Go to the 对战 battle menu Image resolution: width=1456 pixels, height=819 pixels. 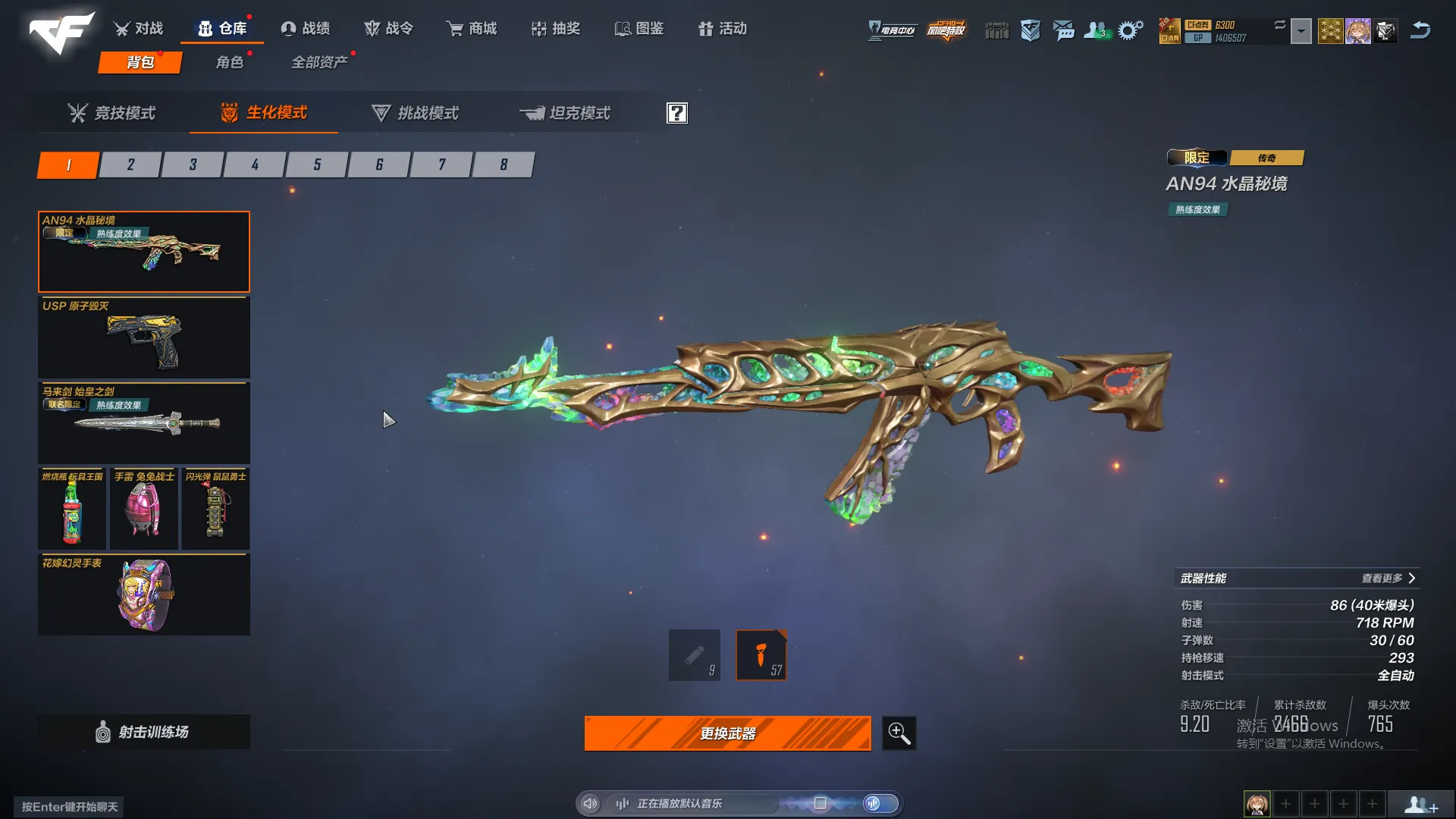(139, 29)
